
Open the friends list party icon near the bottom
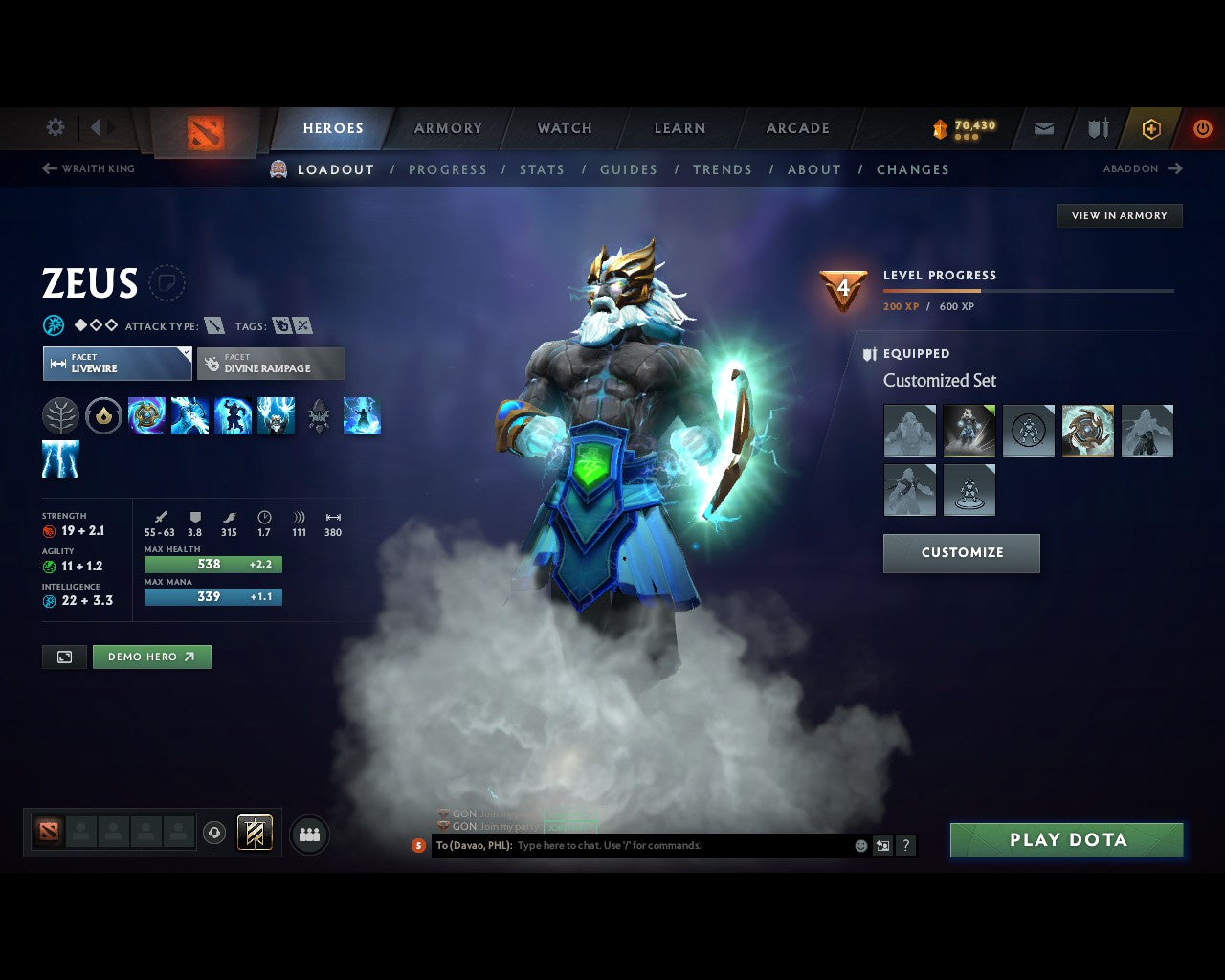point(308,835)
